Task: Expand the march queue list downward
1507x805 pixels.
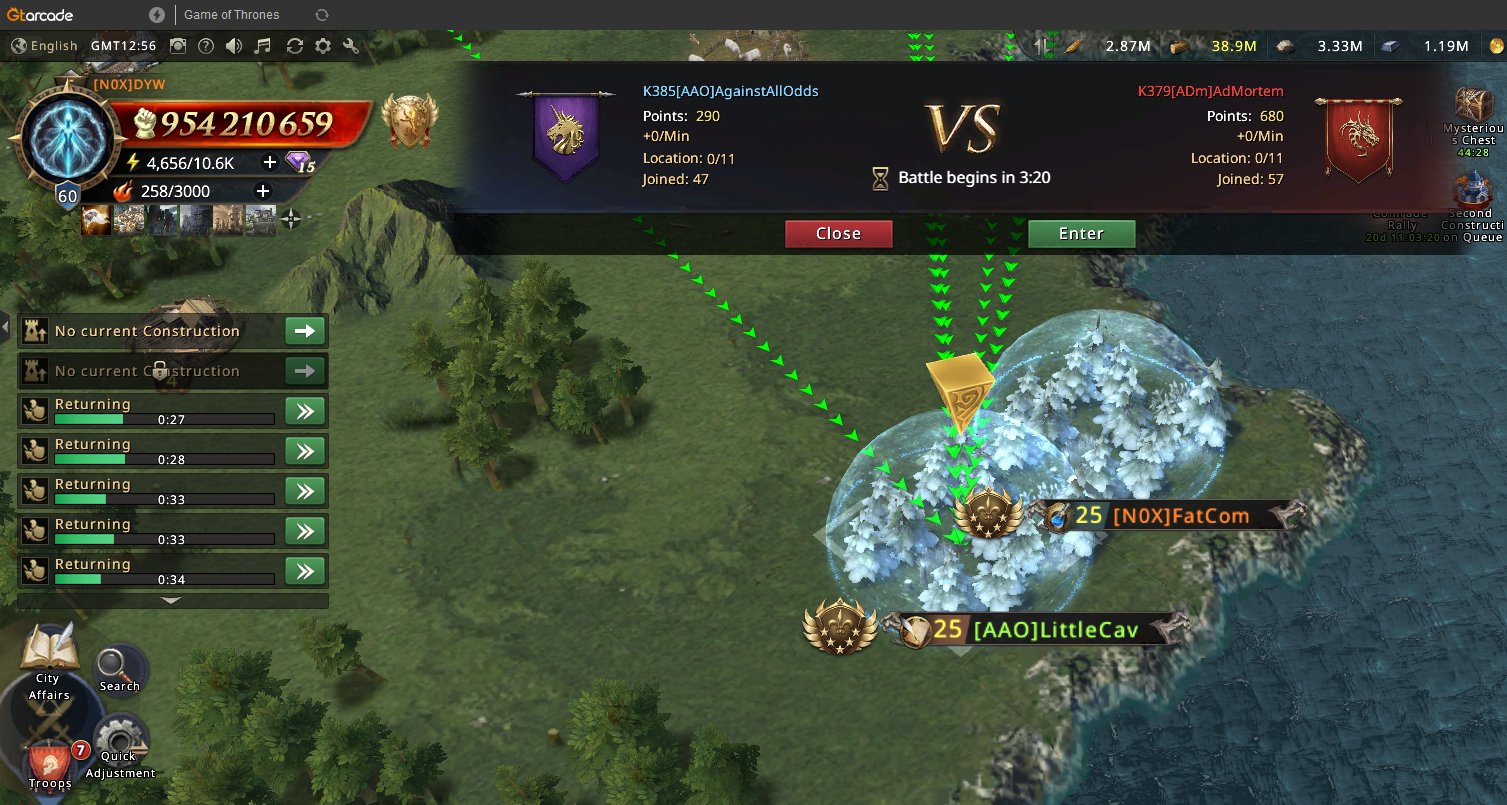Action: (x=172, y=601)
